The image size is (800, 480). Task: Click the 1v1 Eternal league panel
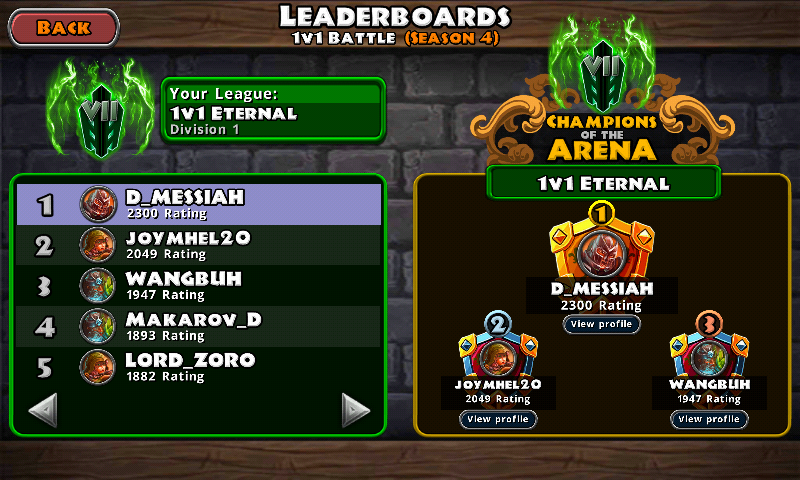(273, 109)
